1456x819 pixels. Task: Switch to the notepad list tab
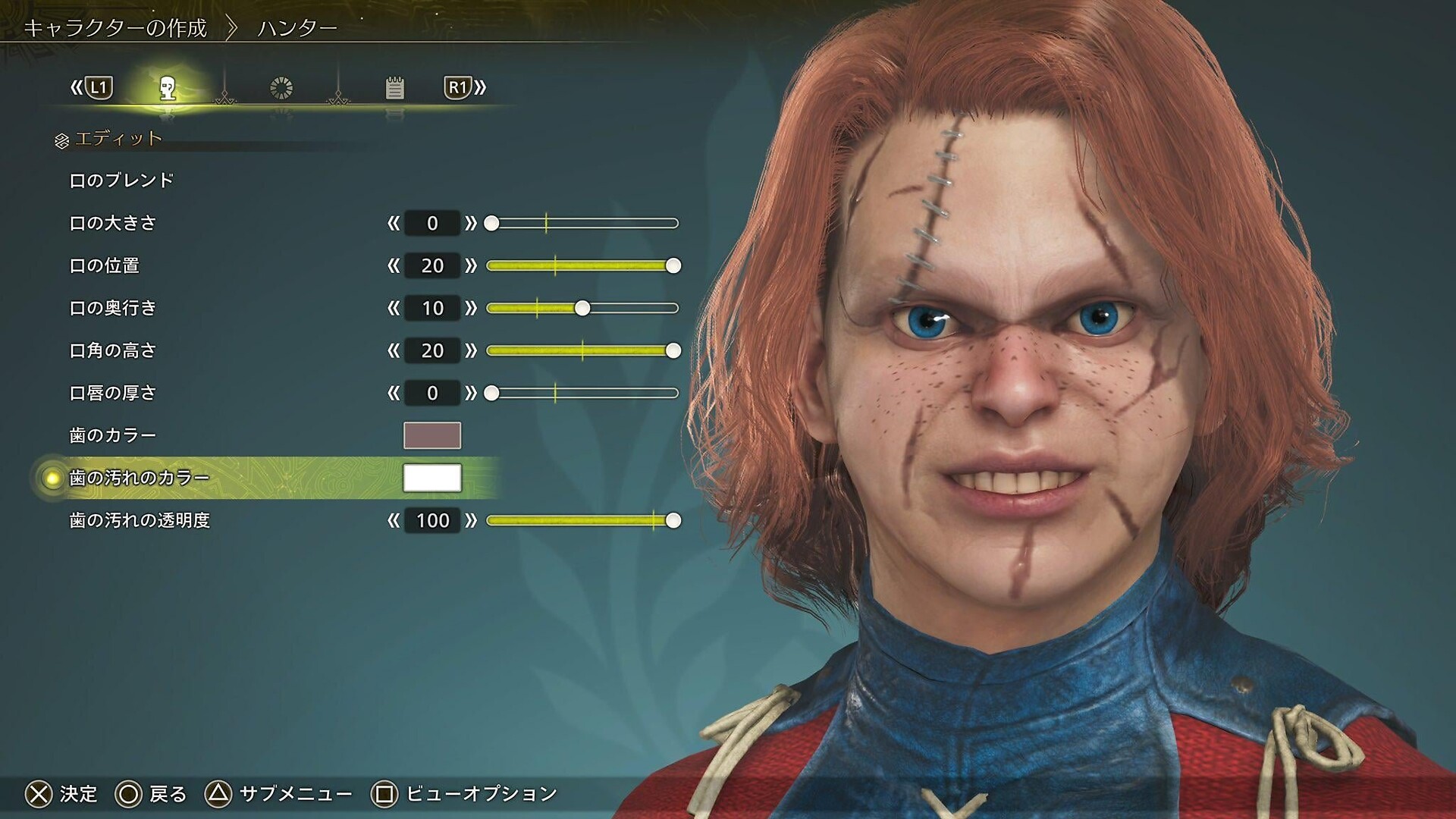point(394,88)
